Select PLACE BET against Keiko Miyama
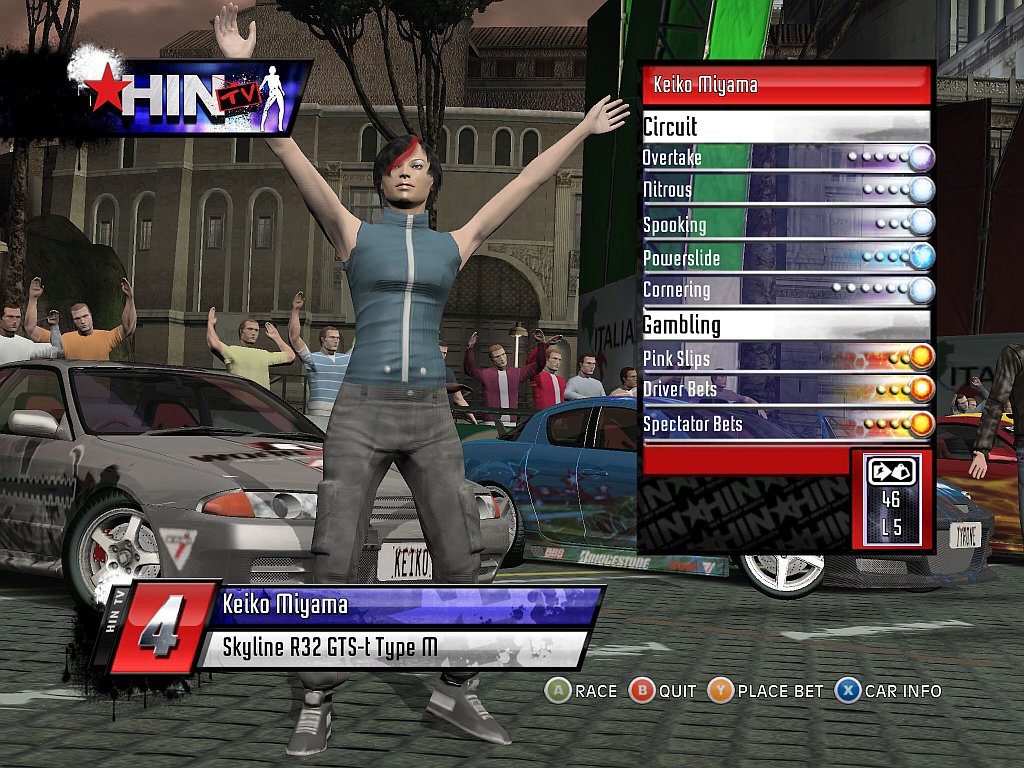This screenshot has width=1024, height=768. (x=767, y=690)
